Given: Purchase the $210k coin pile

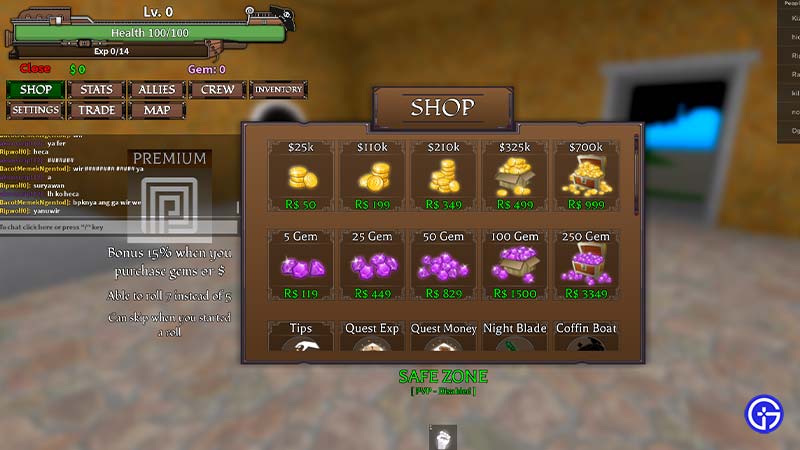Looking at the screenshot, I should point(443,176).
